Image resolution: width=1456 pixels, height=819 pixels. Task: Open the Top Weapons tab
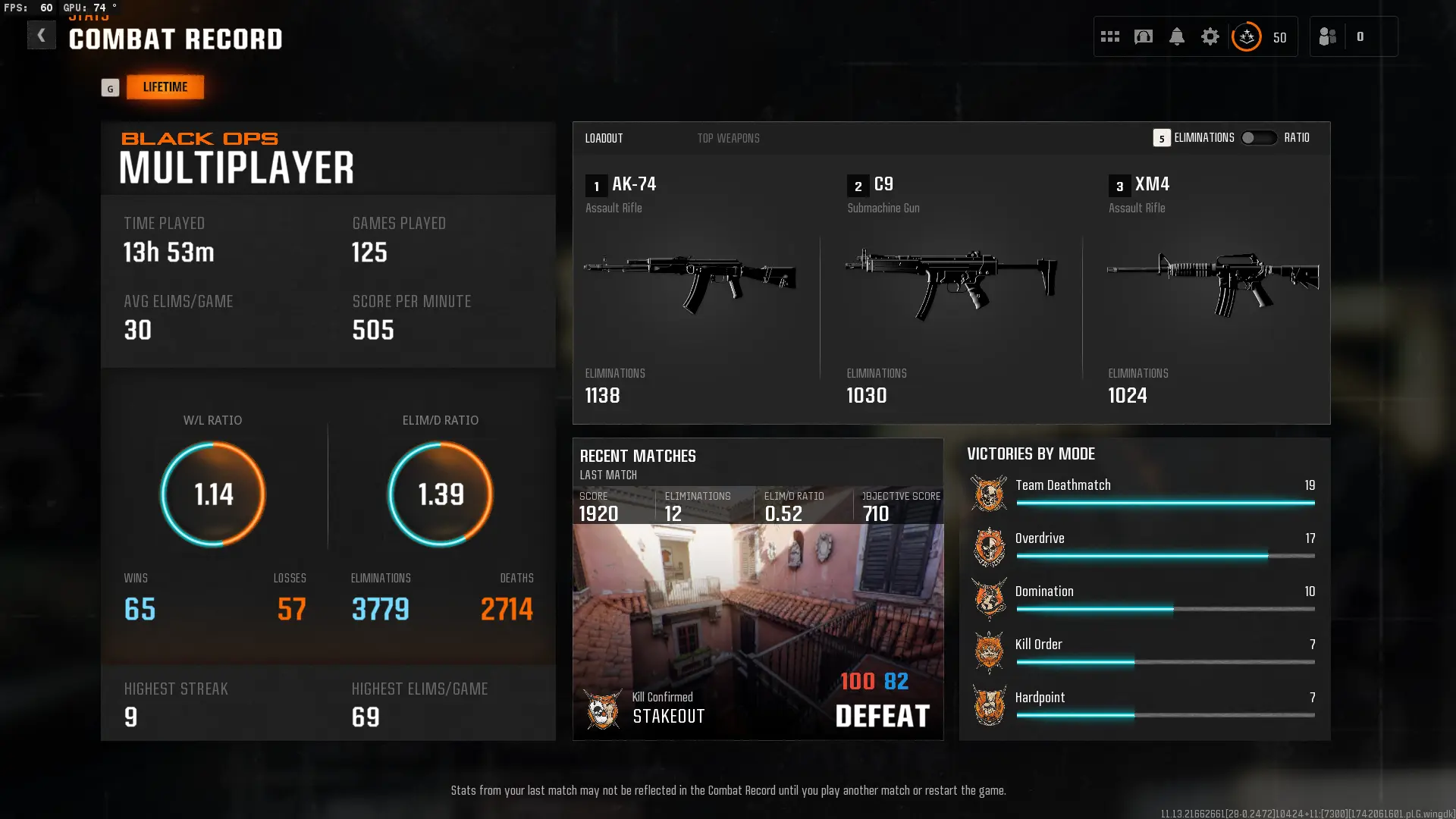(x=728, y=138)
